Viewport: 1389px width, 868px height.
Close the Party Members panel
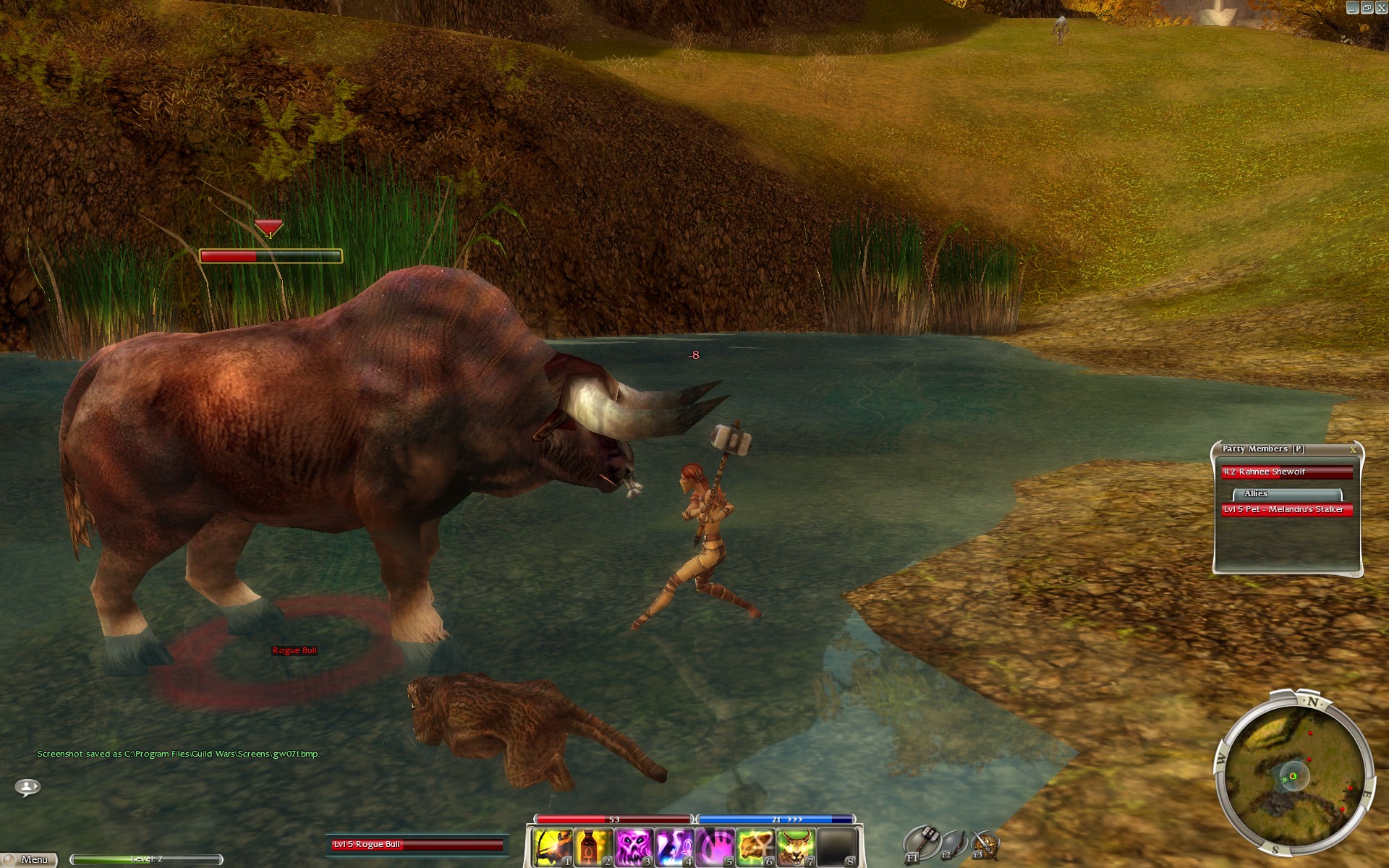[1353, 449]
